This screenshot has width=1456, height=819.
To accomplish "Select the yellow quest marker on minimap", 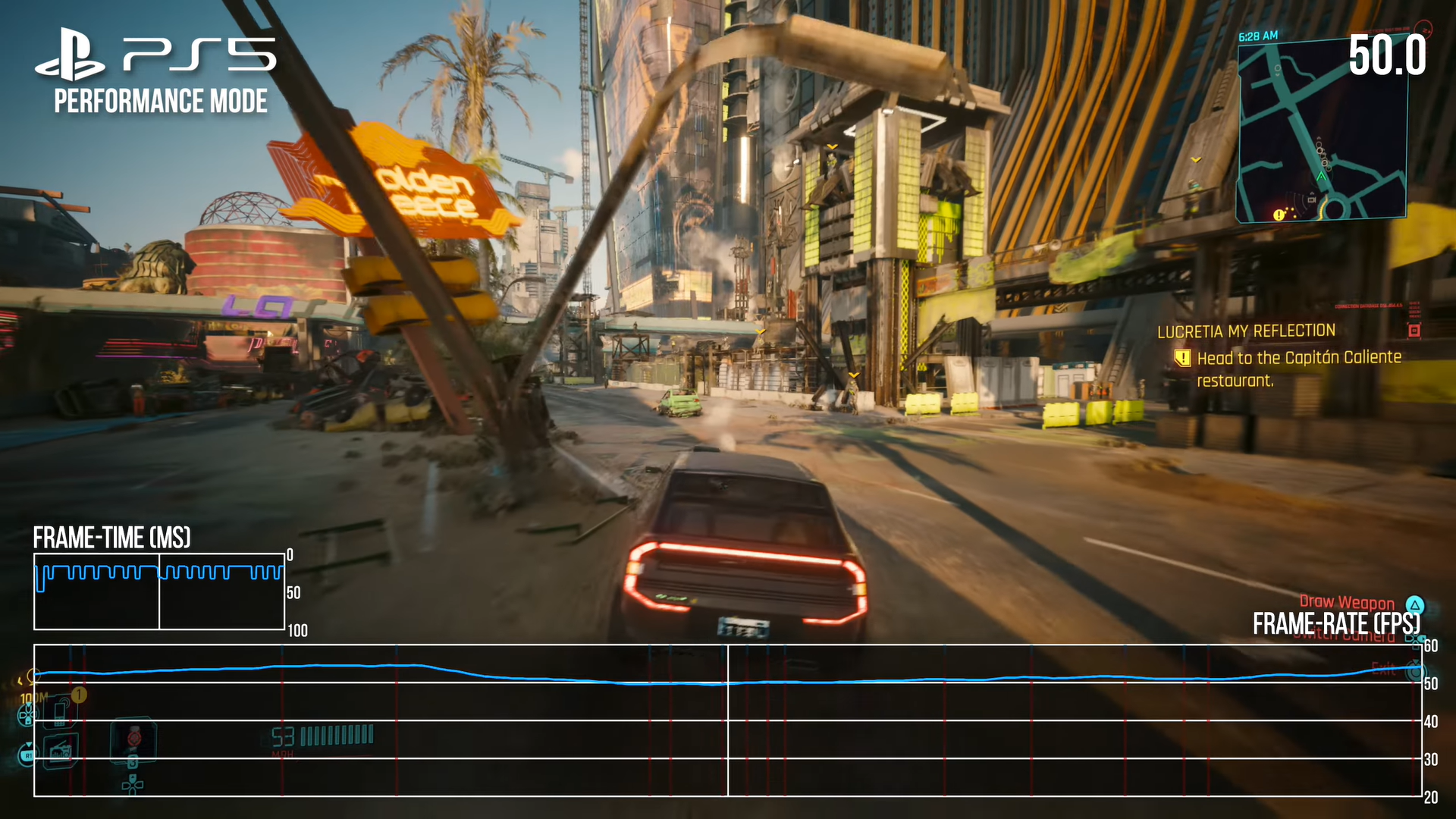I will pos(1279,215).
